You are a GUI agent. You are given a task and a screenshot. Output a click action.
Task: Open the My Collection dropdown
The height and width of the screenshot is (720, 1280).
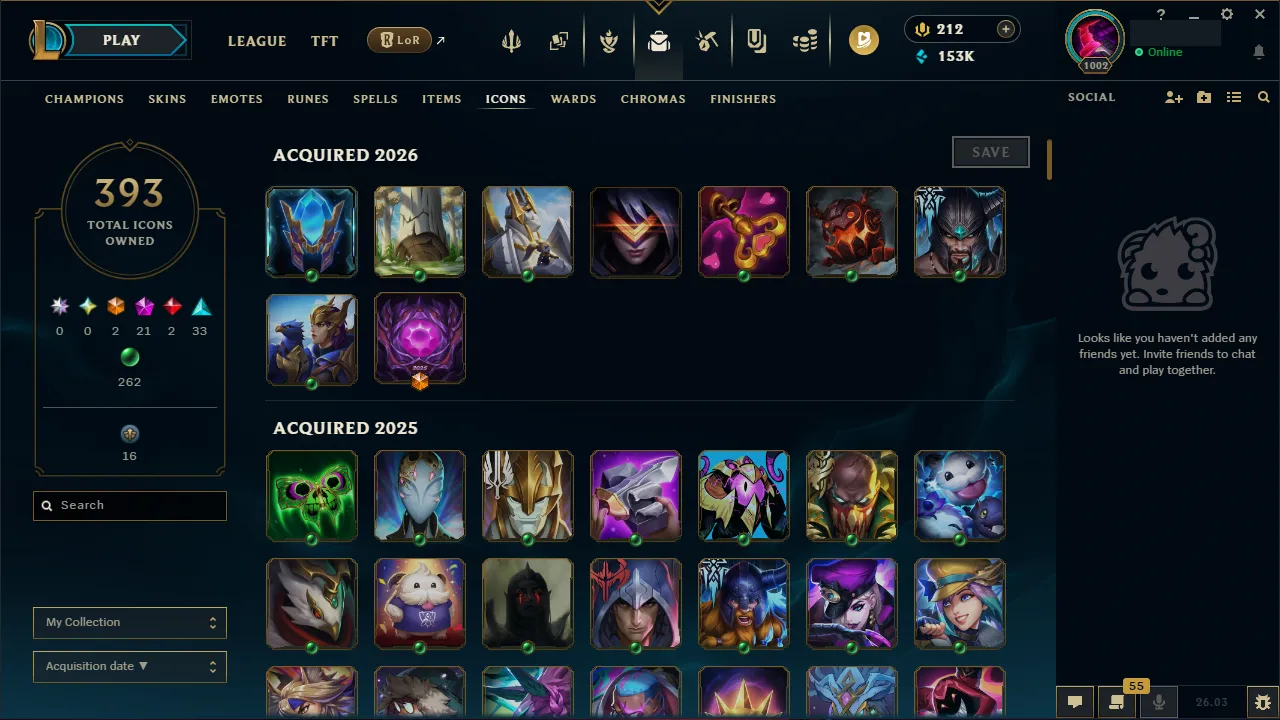[x=129, y=622]
